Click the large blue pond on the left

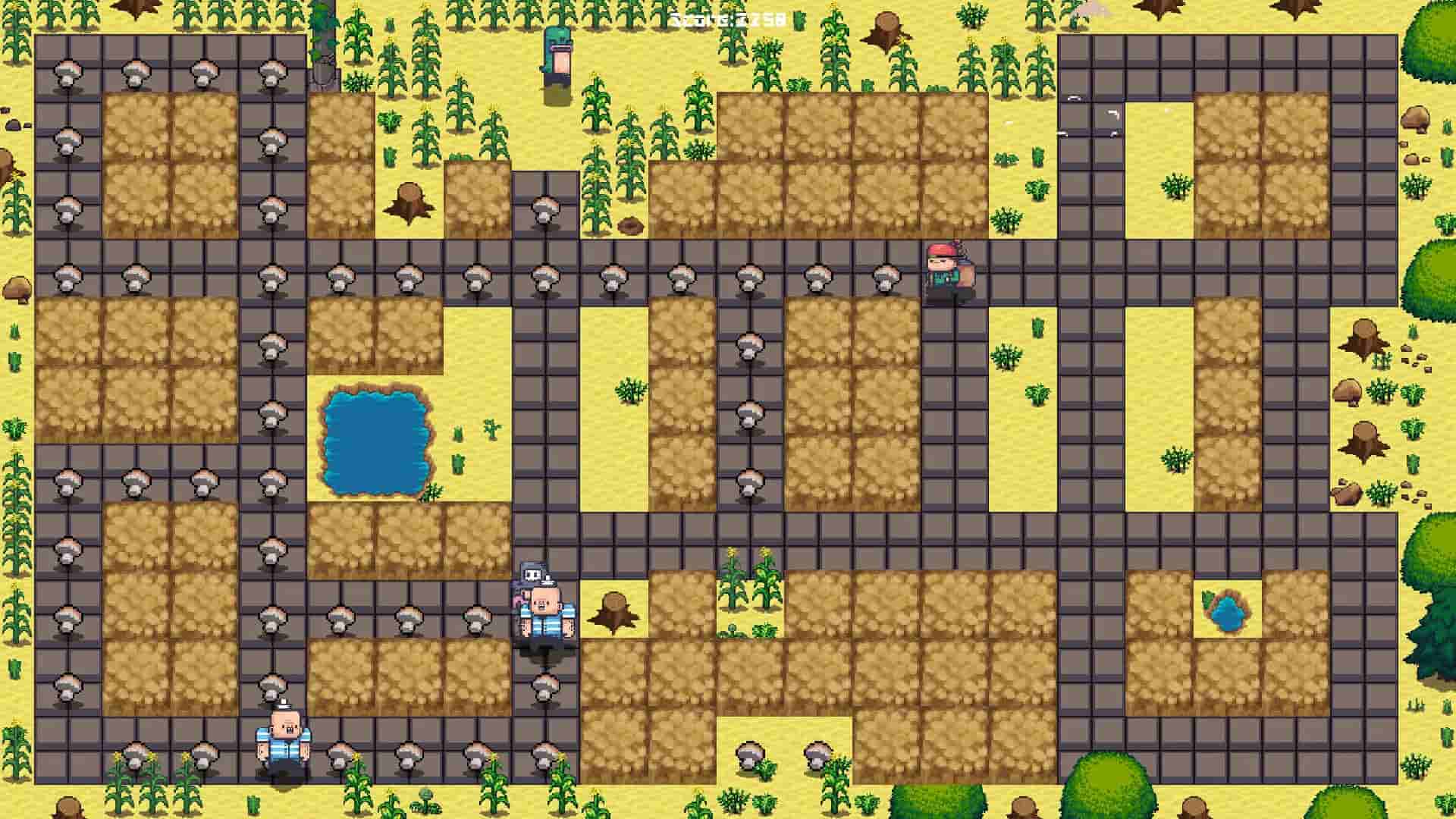(377, 438)
